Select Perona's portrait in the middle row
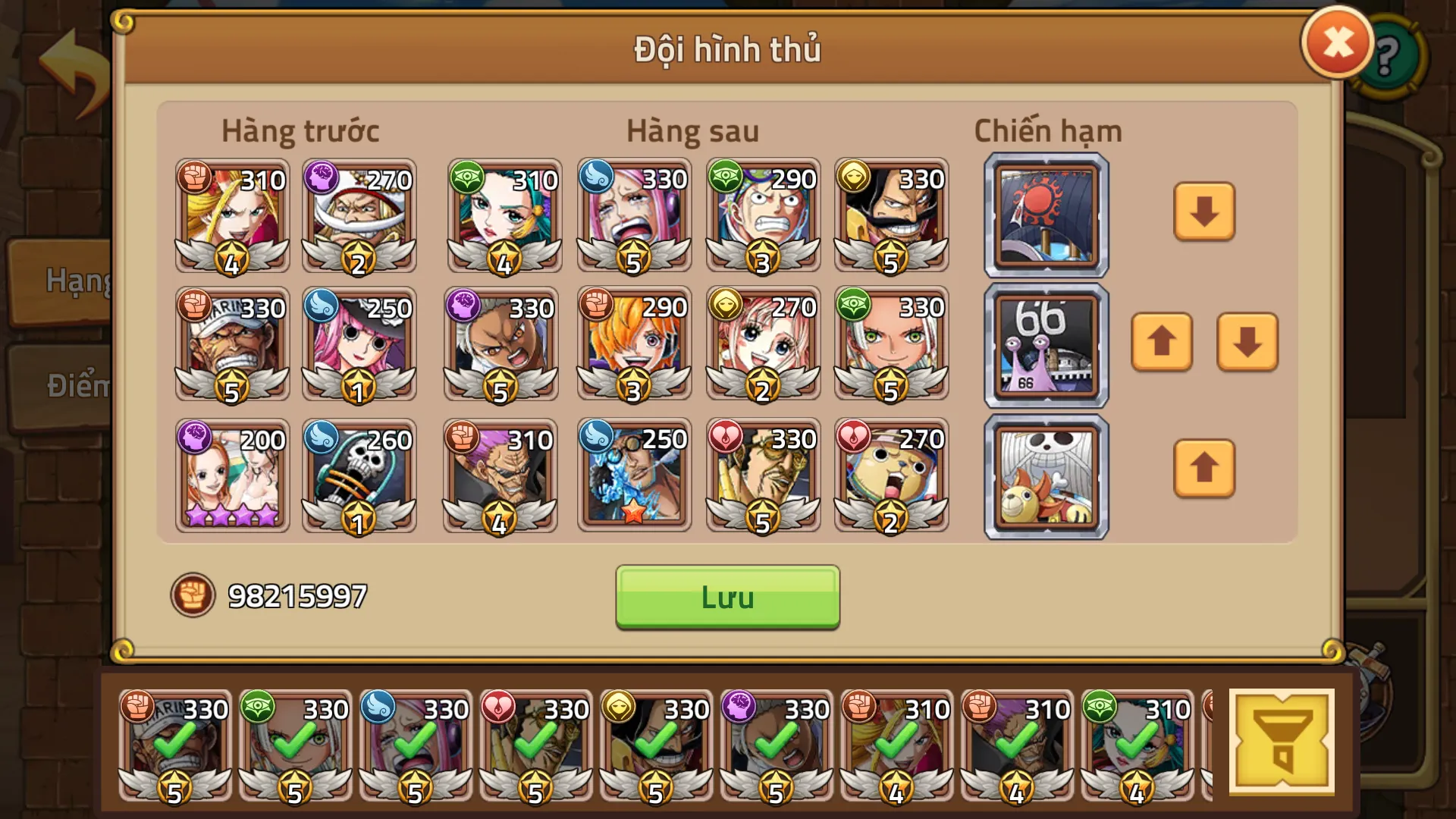1456x819 pixels. (x=359, y=345)
